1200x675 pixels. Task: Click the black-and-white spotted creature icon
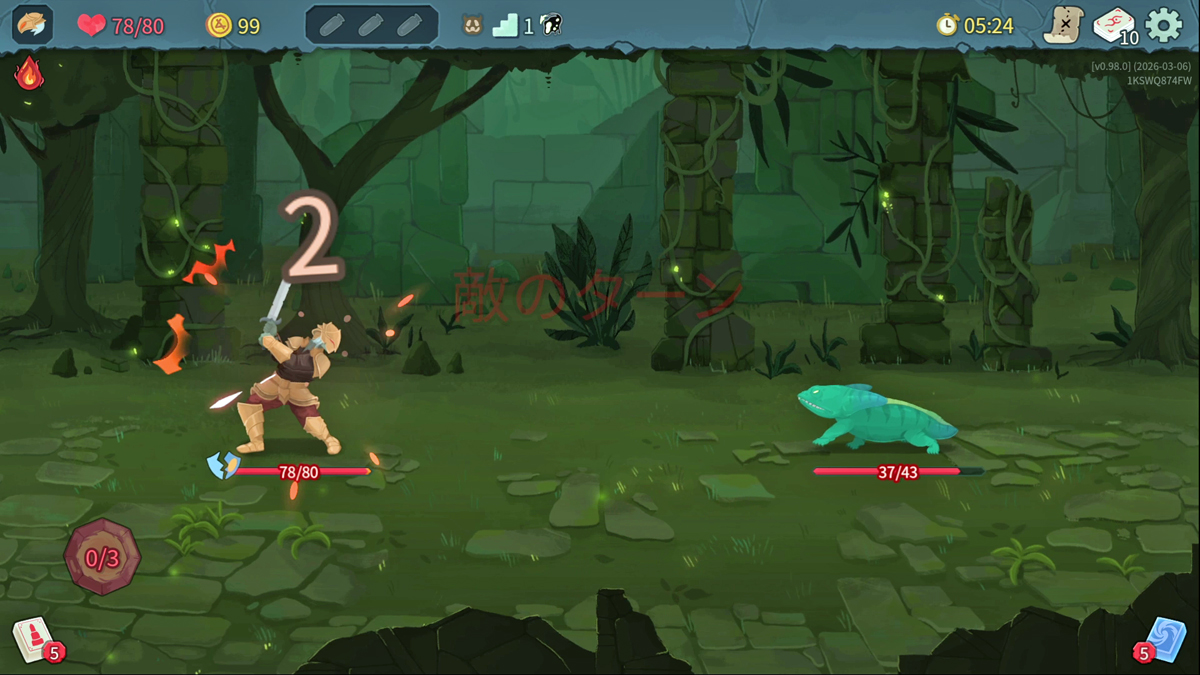pos(550,26)
